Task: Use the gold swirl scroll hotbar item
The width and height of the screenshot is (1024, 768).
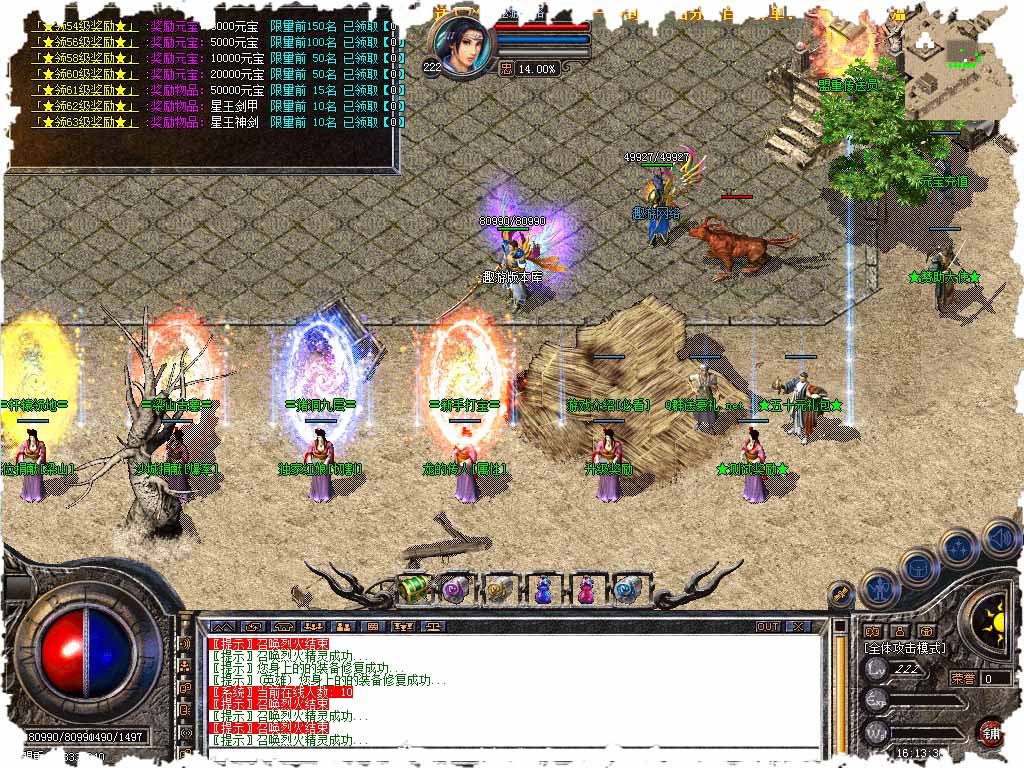Action: pyautogui.click(x=499, y=589)
